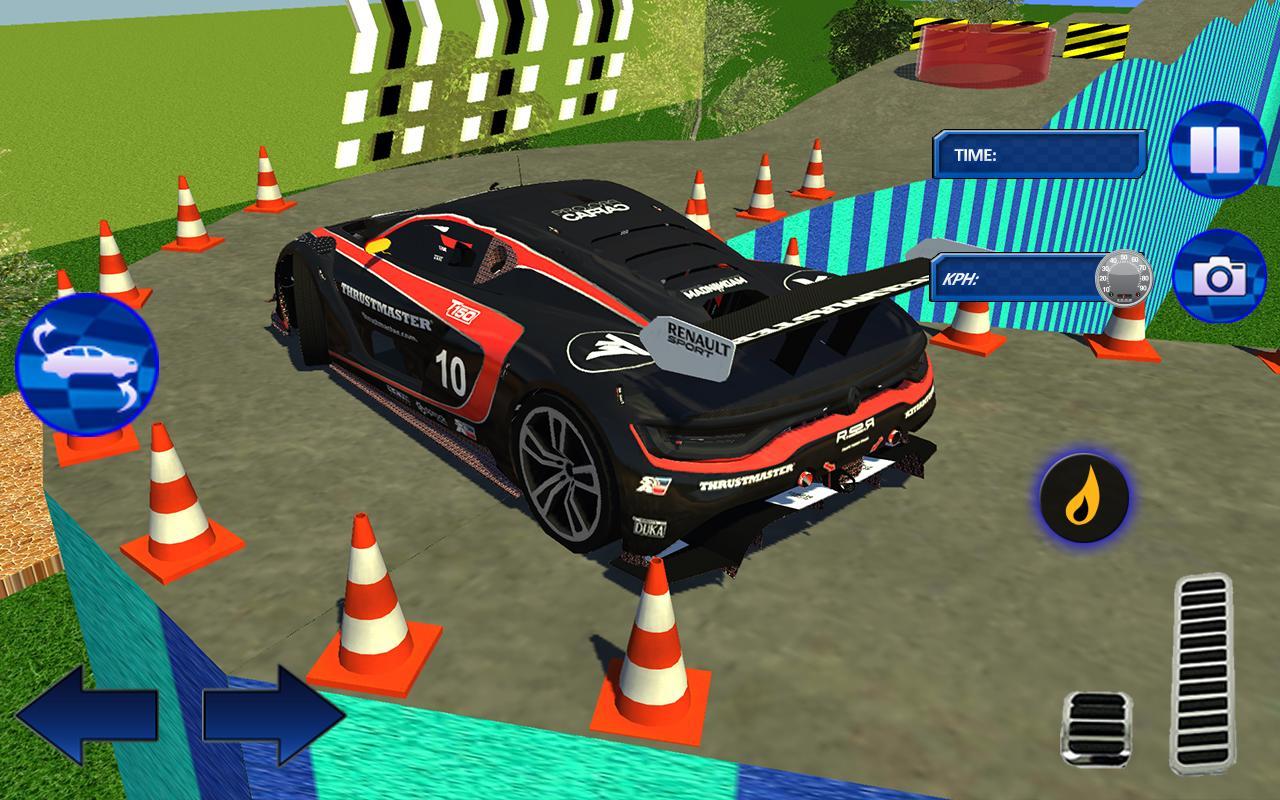Toggle the camera angle via the car swap circle
The height and width of the screenshot is (800, 1280).
tap(90, 365)
